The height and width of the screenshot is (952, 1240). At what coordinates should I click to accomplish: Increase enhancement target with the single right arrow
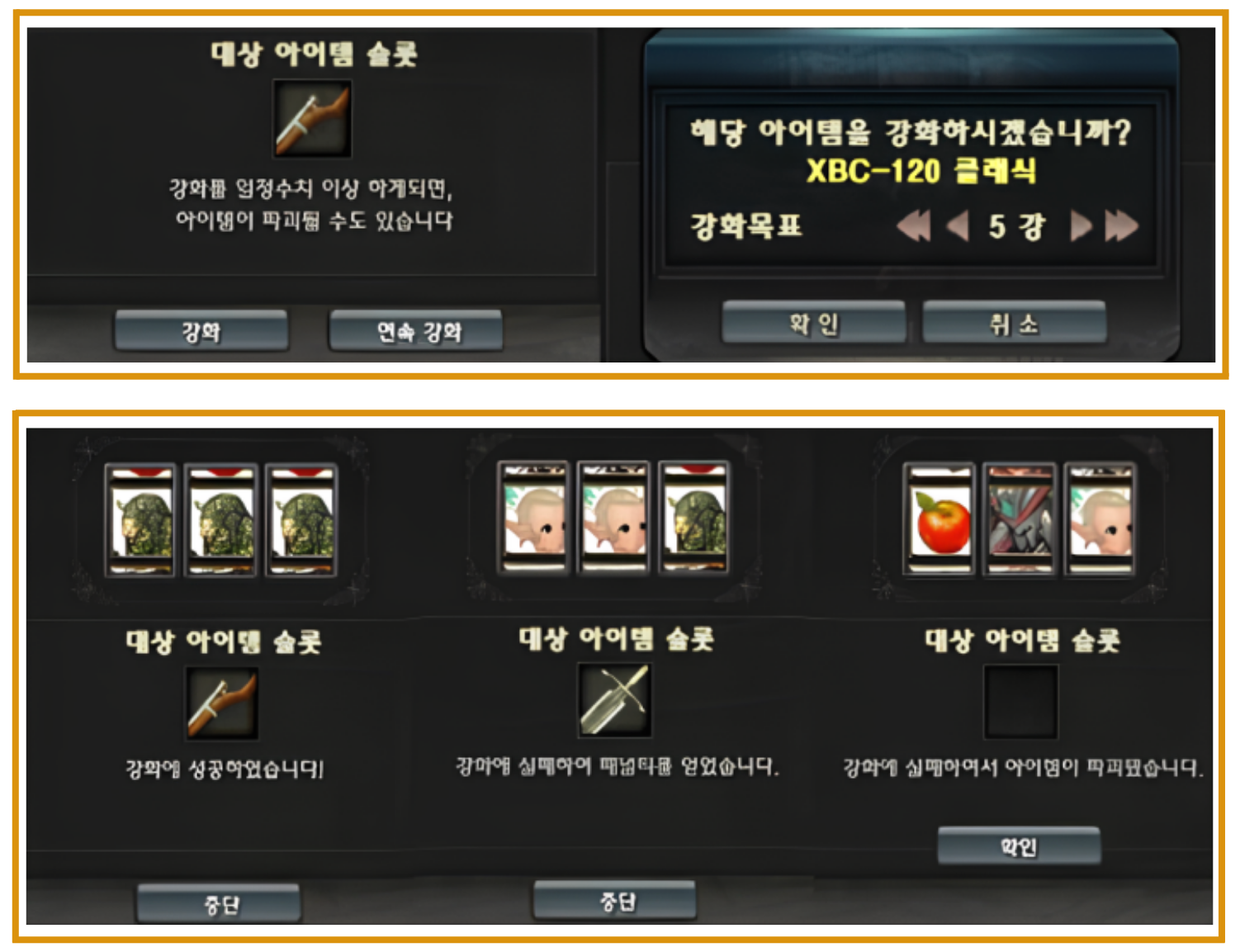pos(1080,225)
